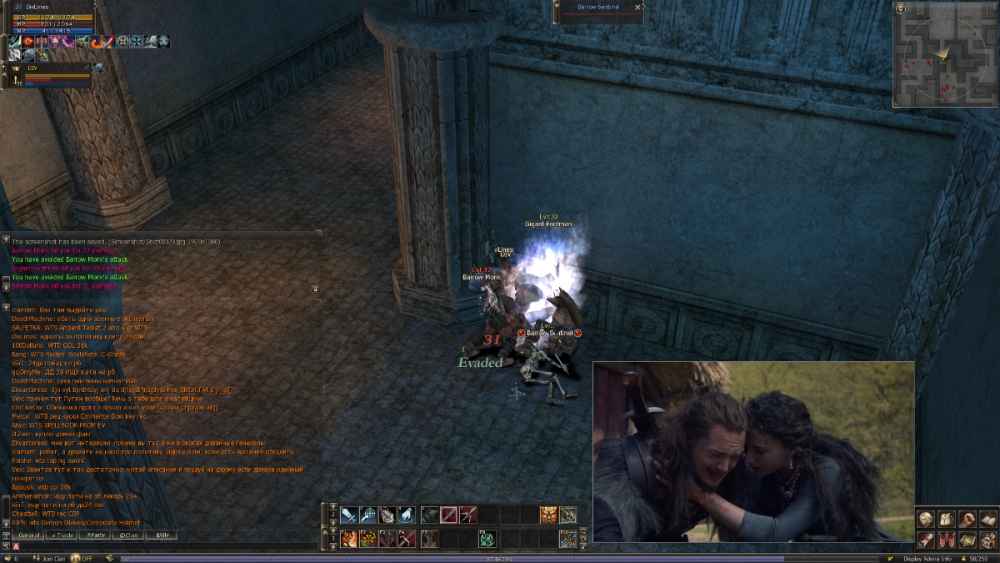Viewport: 1000px width, 563px height.
Task: Switch to the $Ally chat tab
Action: click(162, 535)
